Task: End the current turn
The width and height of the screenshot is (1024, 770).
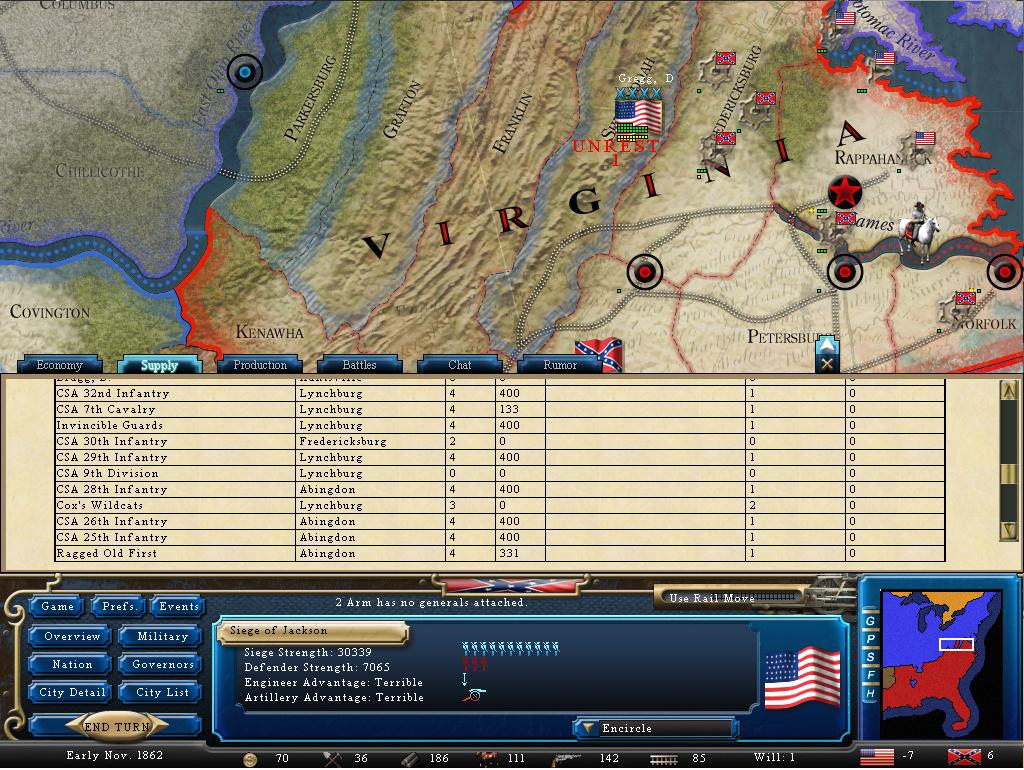Action: coord(116,727)
